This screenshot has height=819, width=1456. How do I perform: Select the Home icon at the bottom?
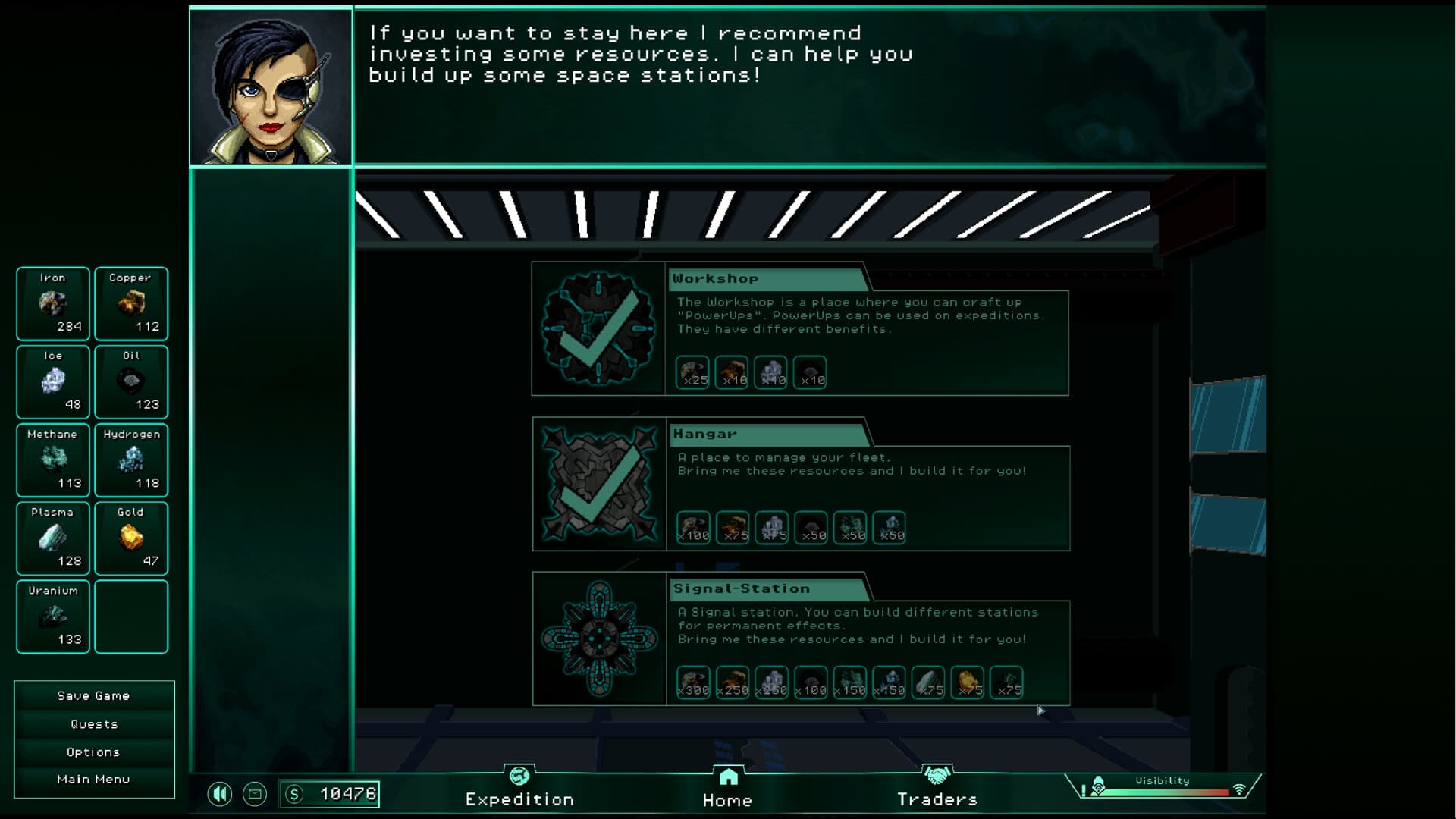point(728,776)
